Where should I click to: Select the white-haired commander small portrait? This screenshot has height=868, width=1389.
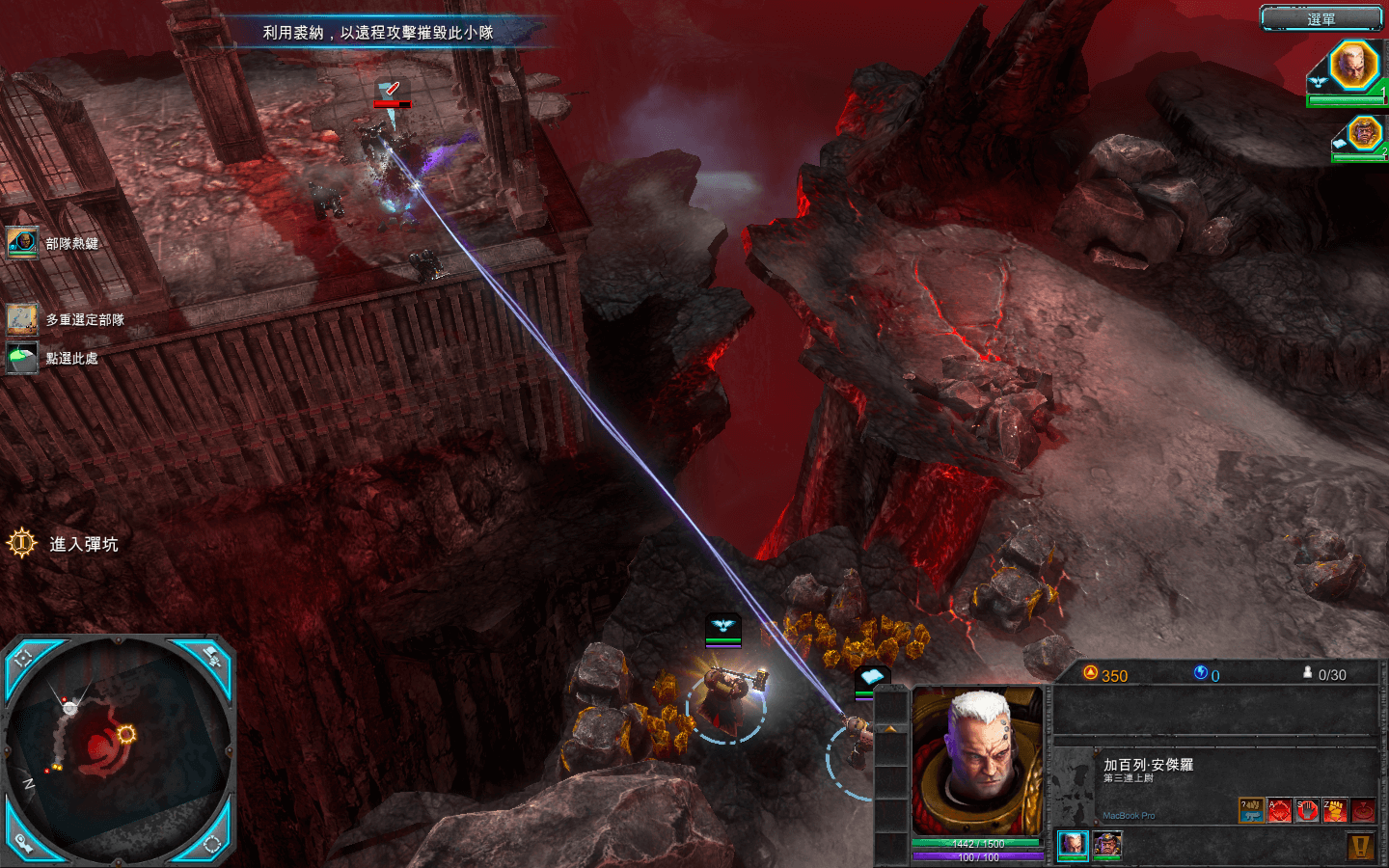pos(1073,845)
